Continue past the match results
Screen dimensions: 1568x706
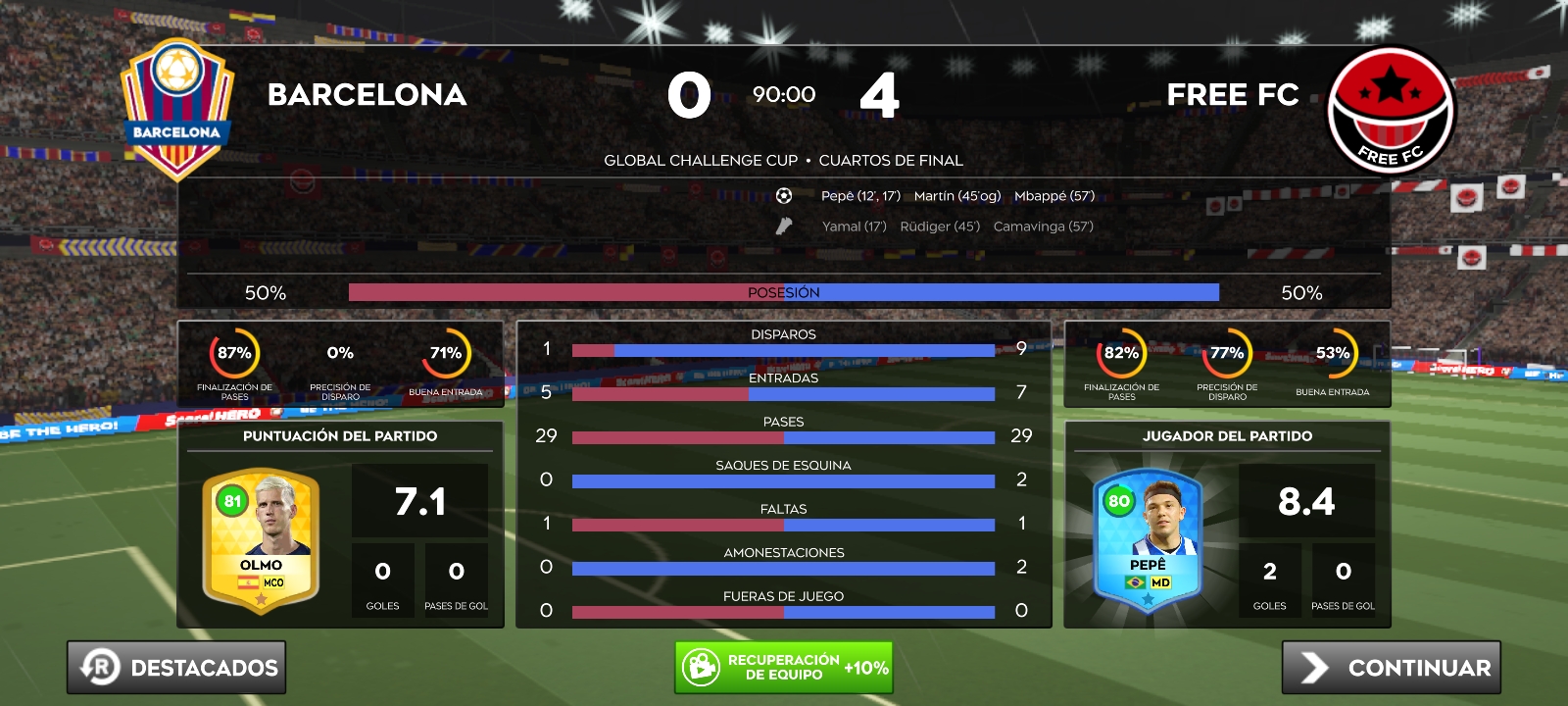[x=1392, y=668]
